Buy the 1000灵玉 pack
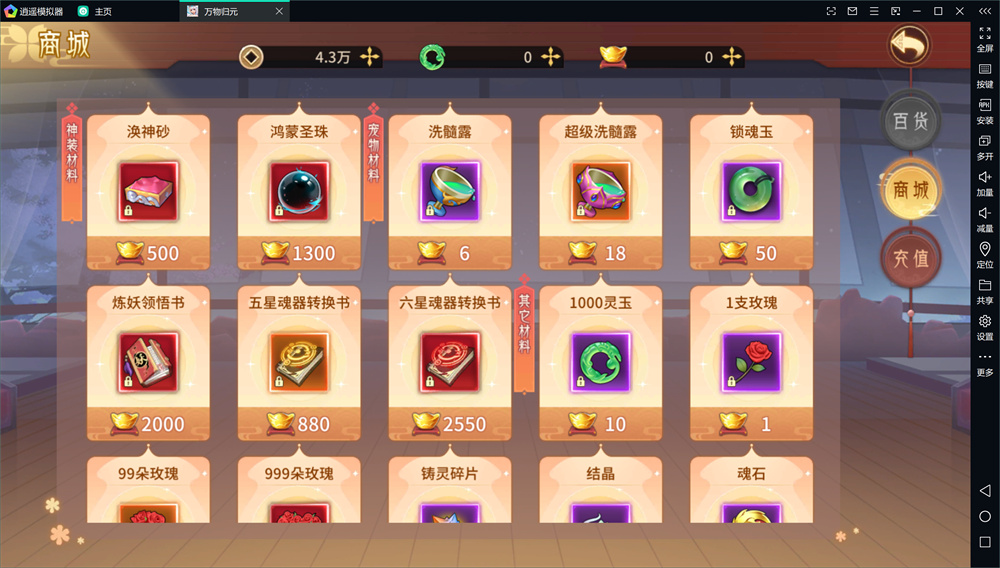Viewport: 1000px width, 568px height. point(600,362)
